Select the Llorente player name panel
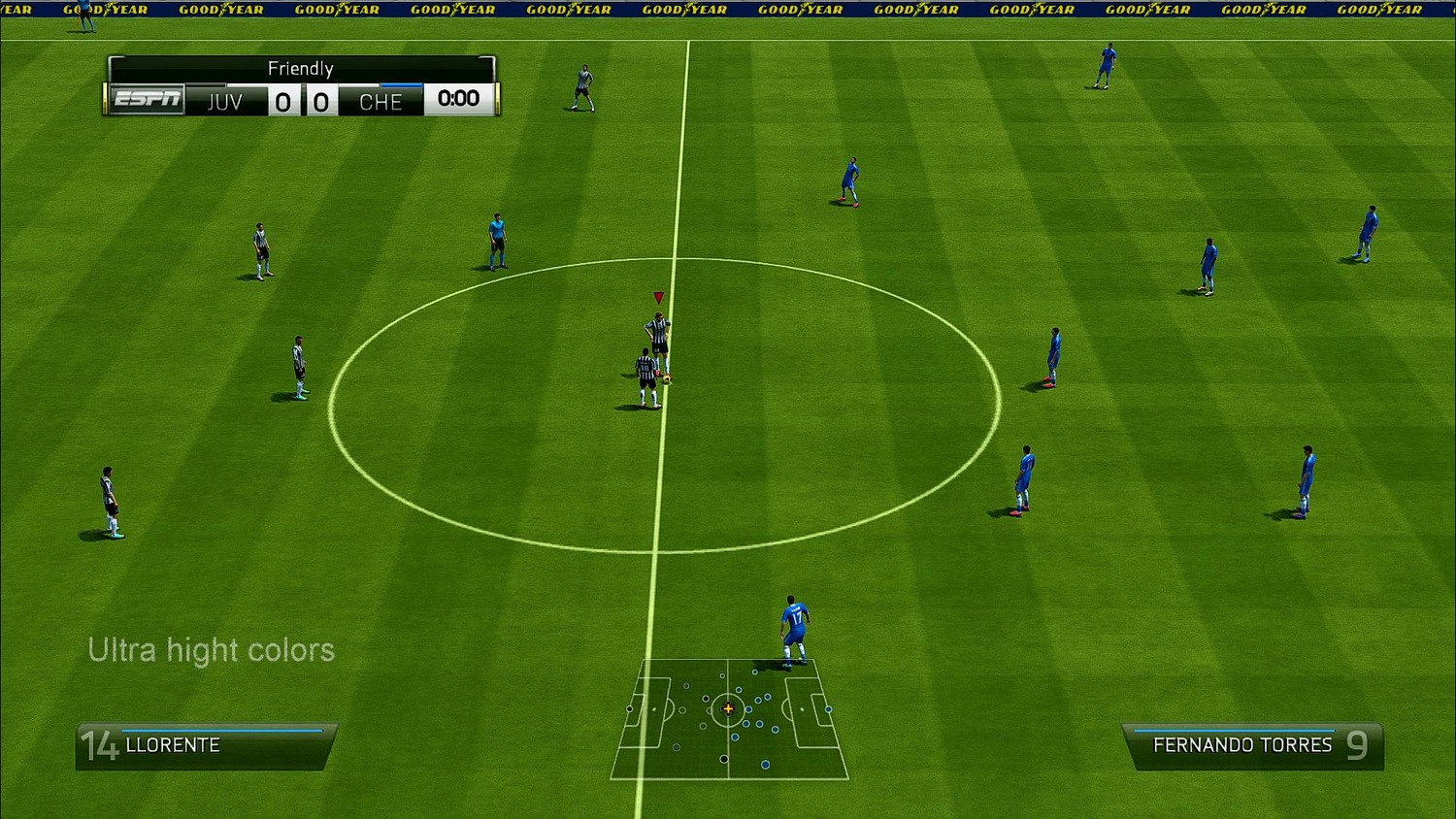This screenshot has height=819, width=1456. pyautogui.click(x=205, y=745)
